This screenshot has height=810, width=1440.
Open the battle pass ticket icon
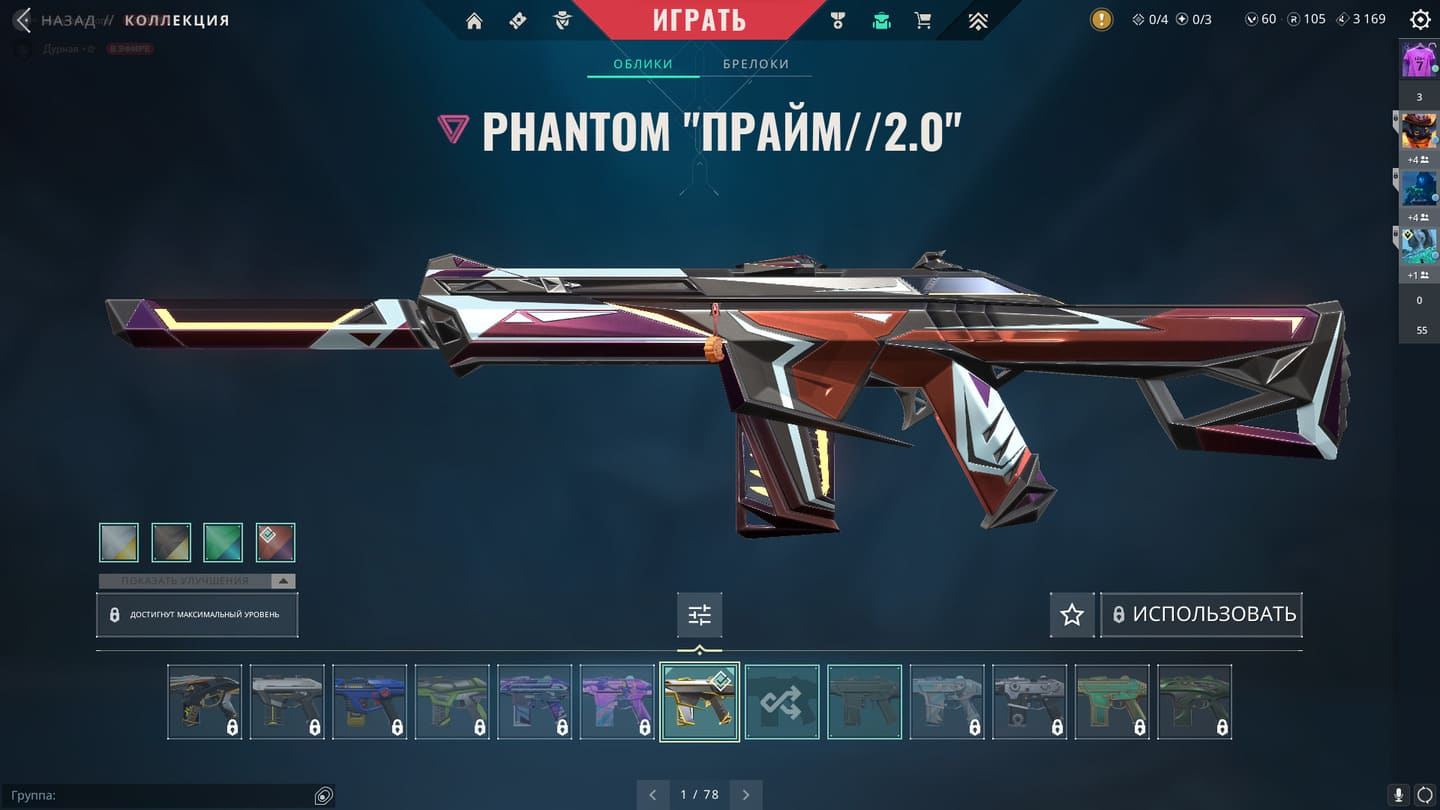518,21
